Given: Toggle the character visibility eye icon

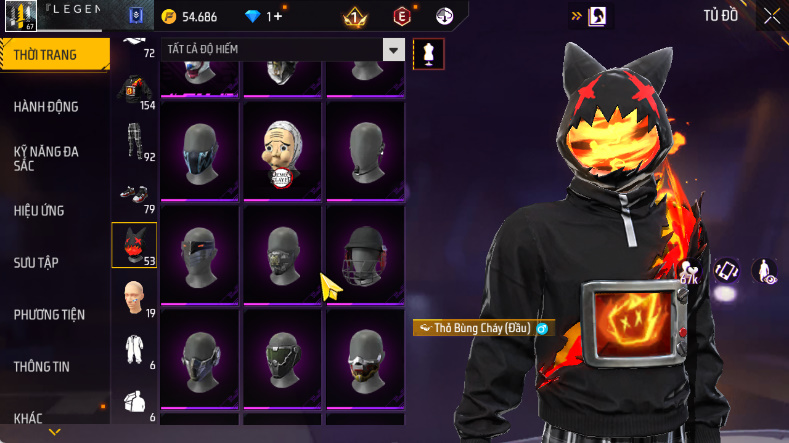Looking at the screenshot, I should click(x=766, y=271).
